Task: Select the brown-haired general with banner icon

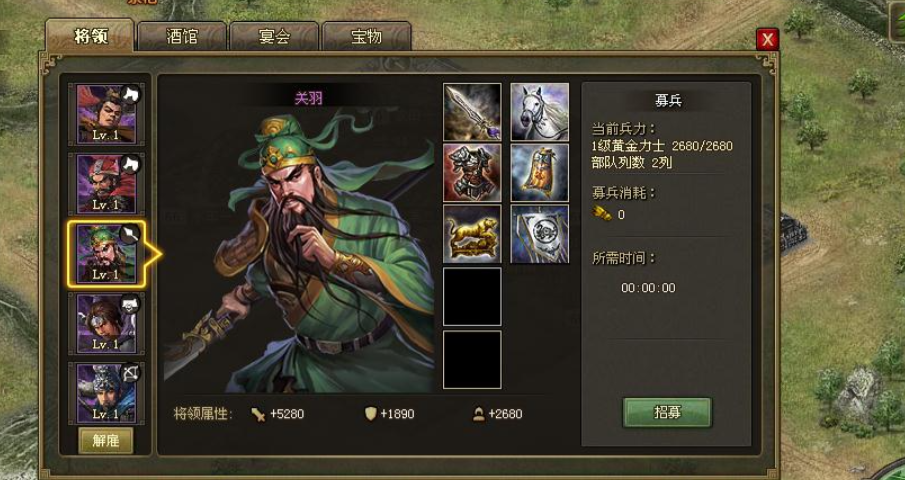Action: coord(106,322)
